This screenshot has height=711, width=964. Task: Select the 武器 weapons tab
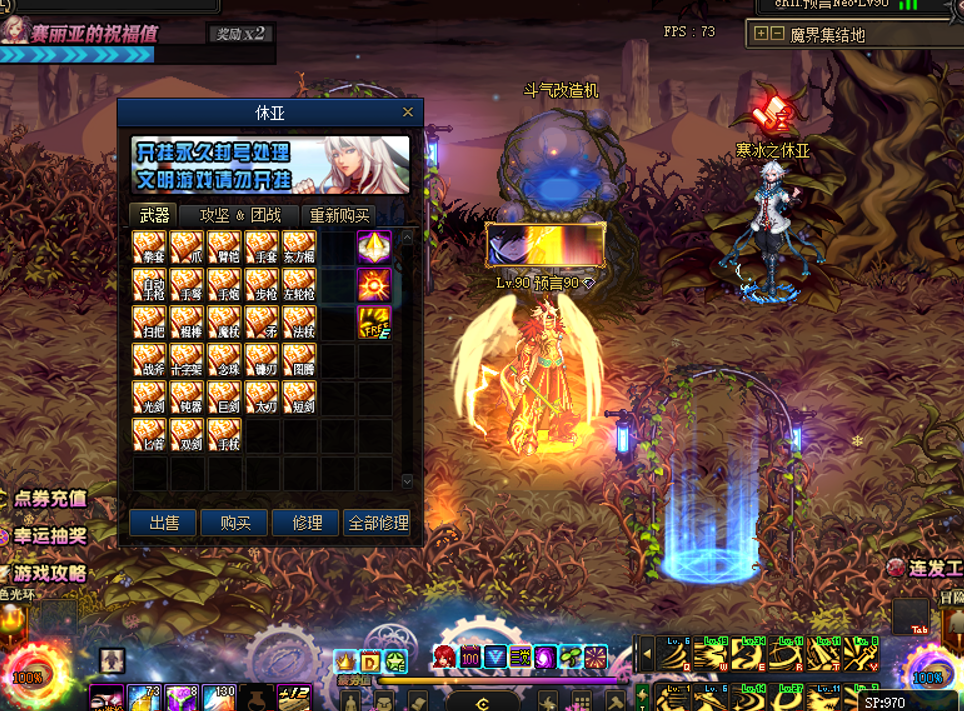(154, 215)
